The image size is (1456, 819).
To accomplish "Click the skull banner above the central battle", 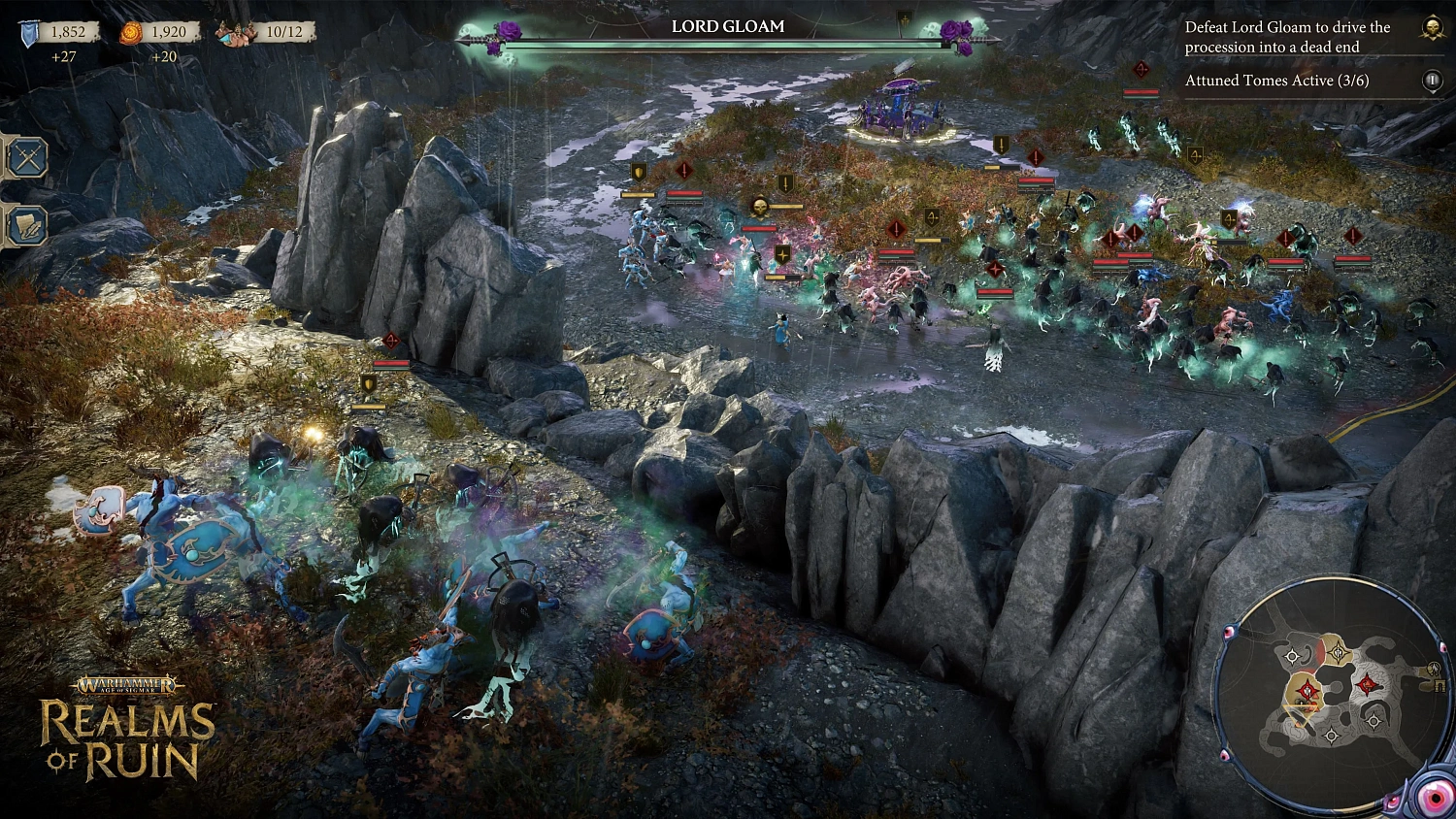I will [x=760, y=206].
